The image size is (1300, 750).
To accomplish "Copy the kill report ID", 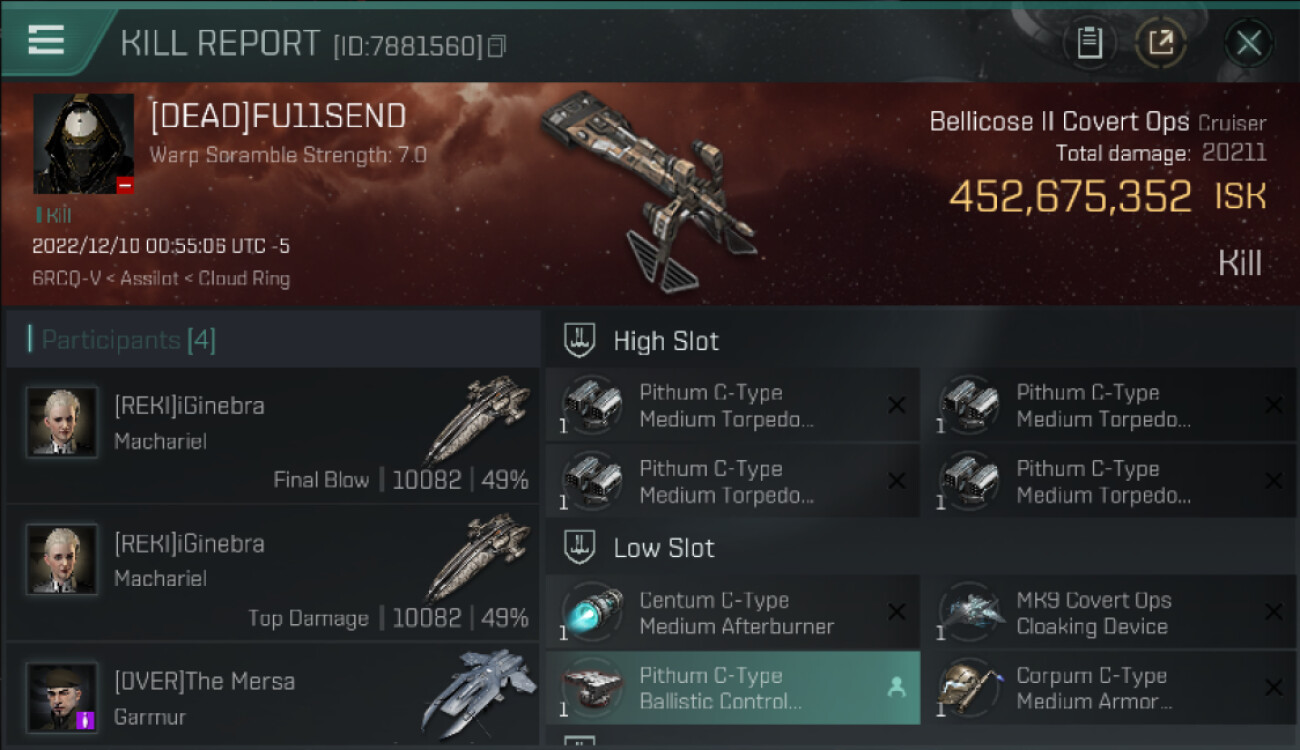I will click(497, 46).
